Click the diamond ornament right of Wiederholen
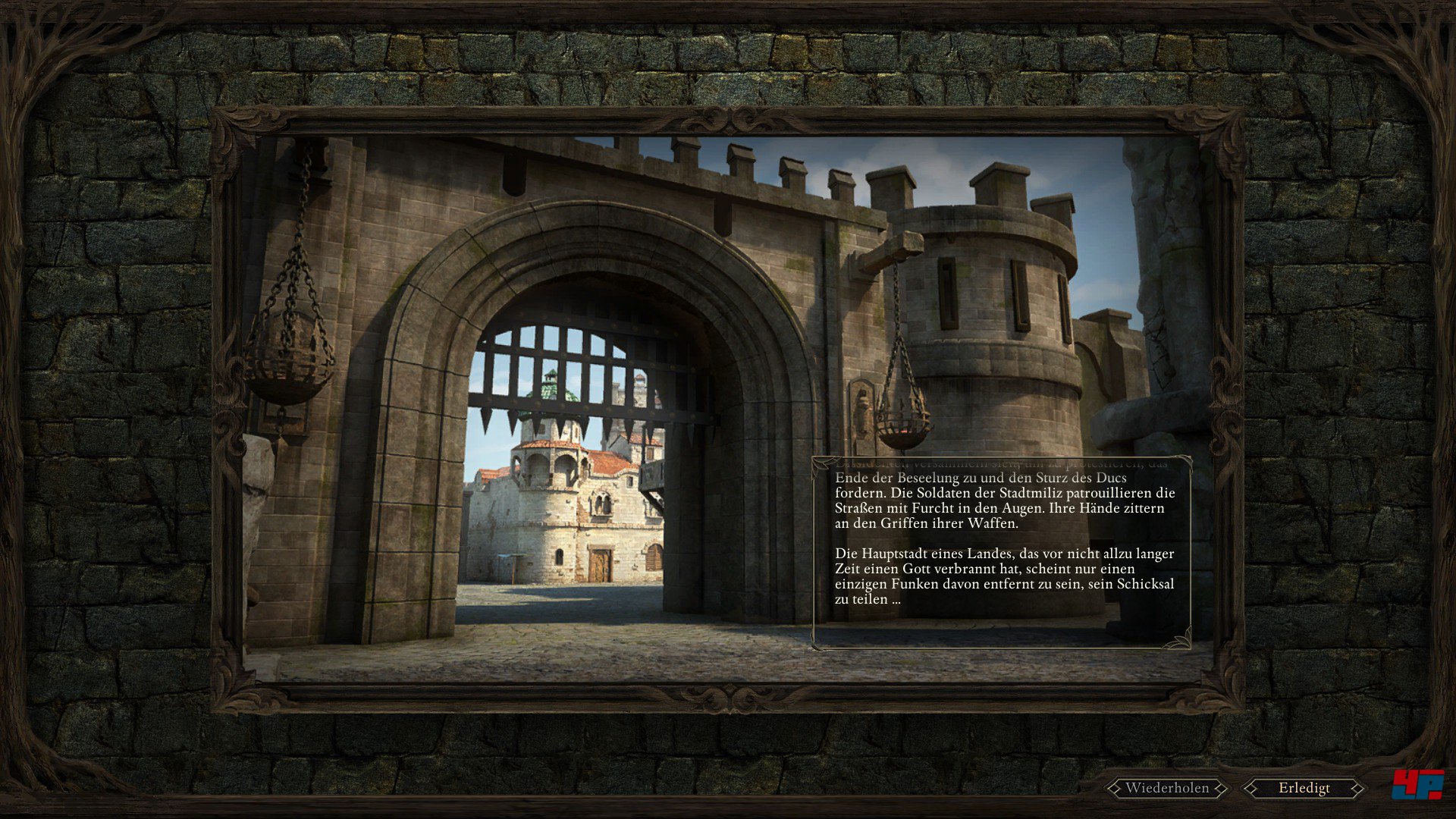 tap(1222, 788)
